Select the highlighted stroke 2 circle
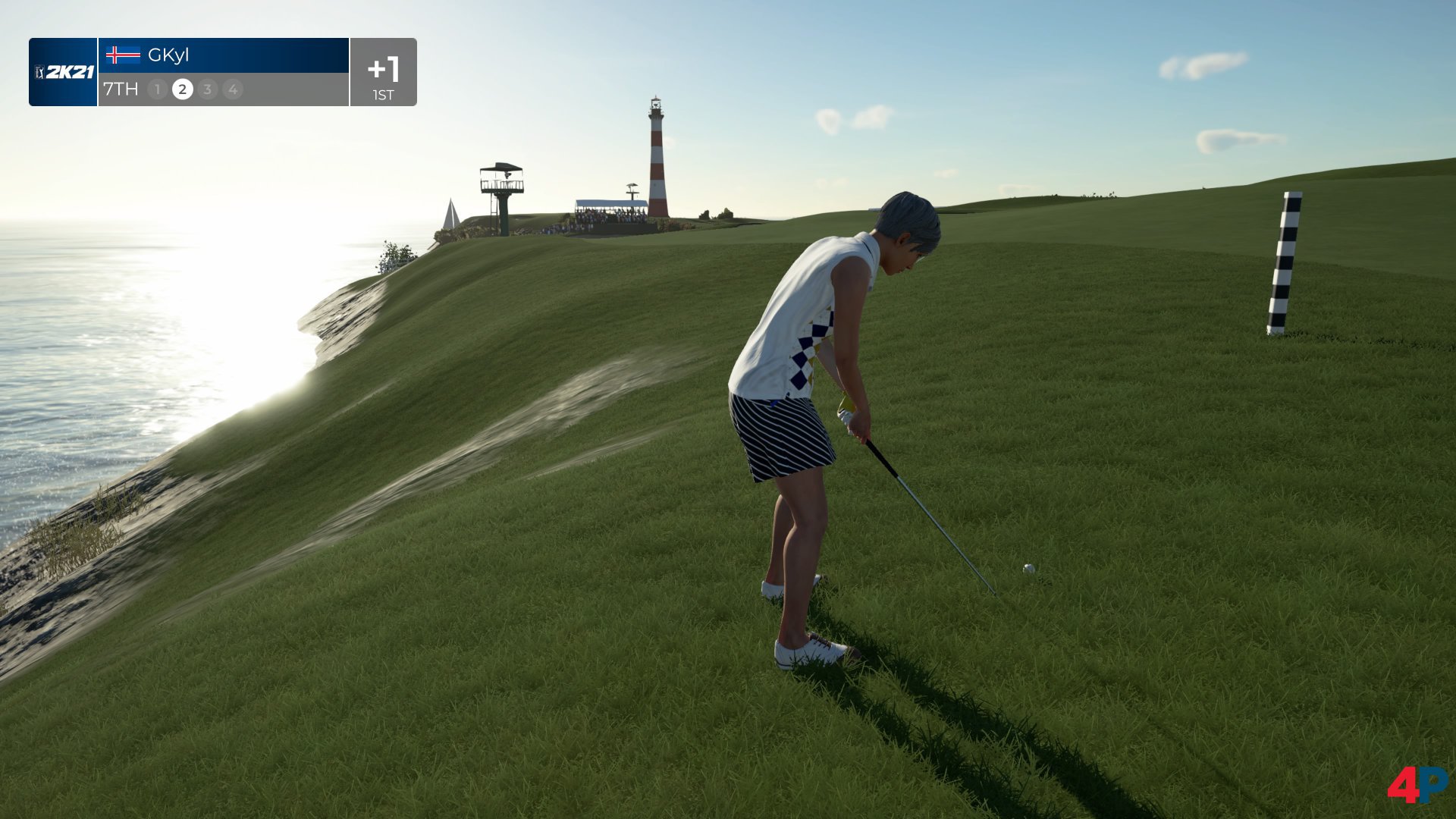Viewport: 1456px width, 819px height. pyautogui.click(x=182, y=89)
